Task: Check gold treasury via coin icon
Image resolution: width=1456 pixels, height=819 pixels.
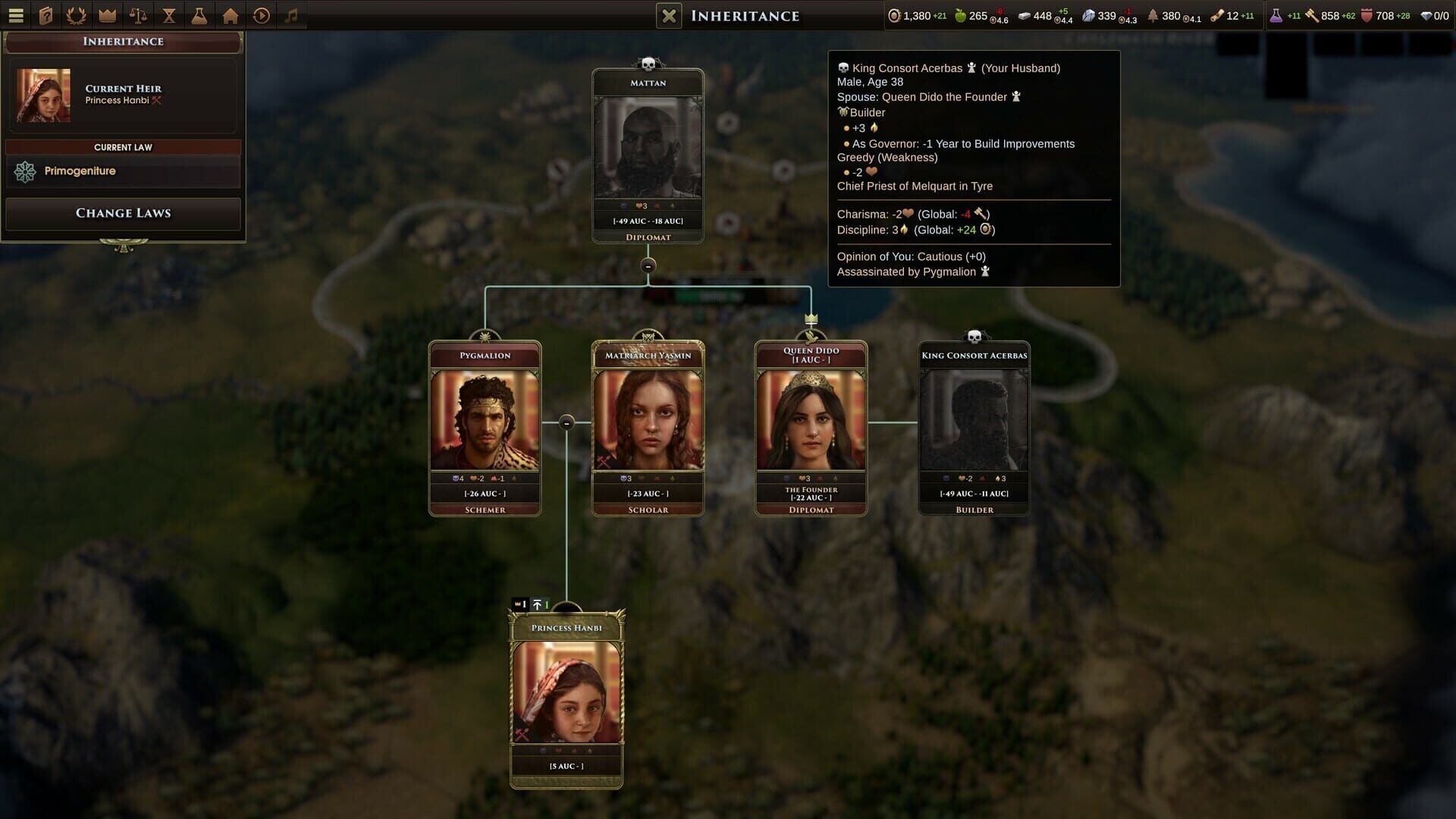Action: (x=895, y=14)
